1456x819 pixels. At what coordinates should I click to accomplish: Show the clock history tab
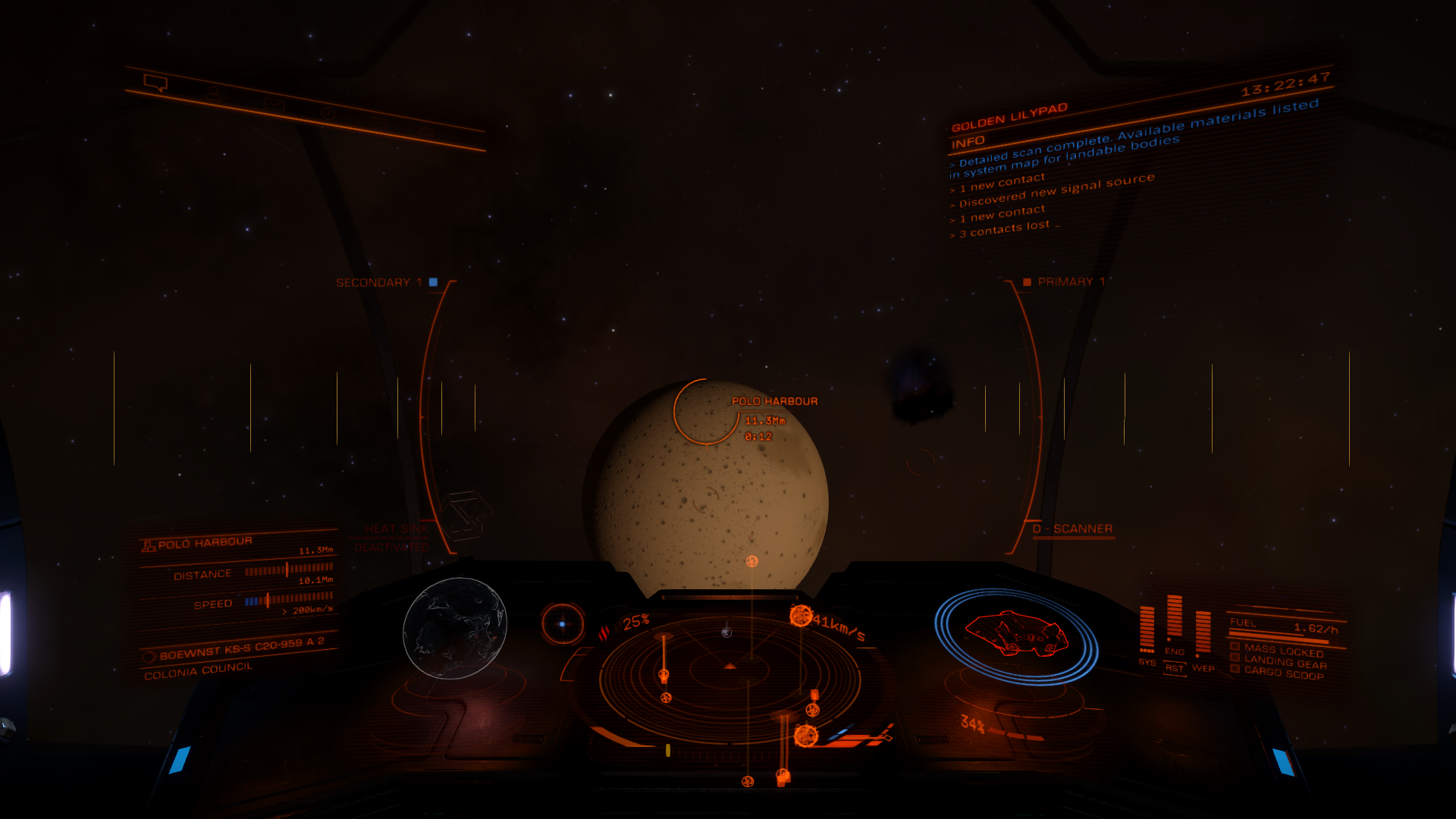pos(328,113)
